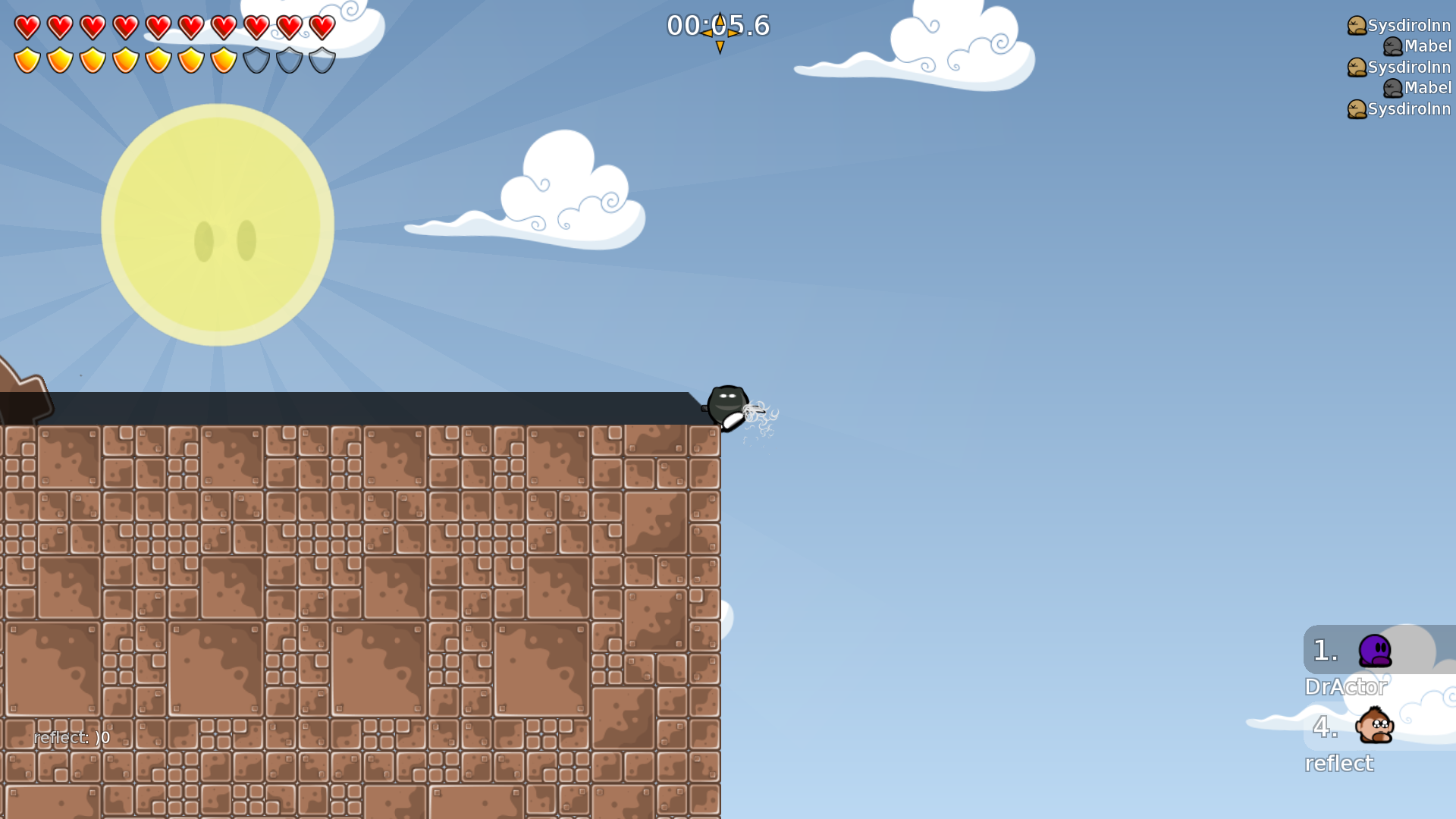Click the fifth heart icon in the health row

[x=158, y=27]
